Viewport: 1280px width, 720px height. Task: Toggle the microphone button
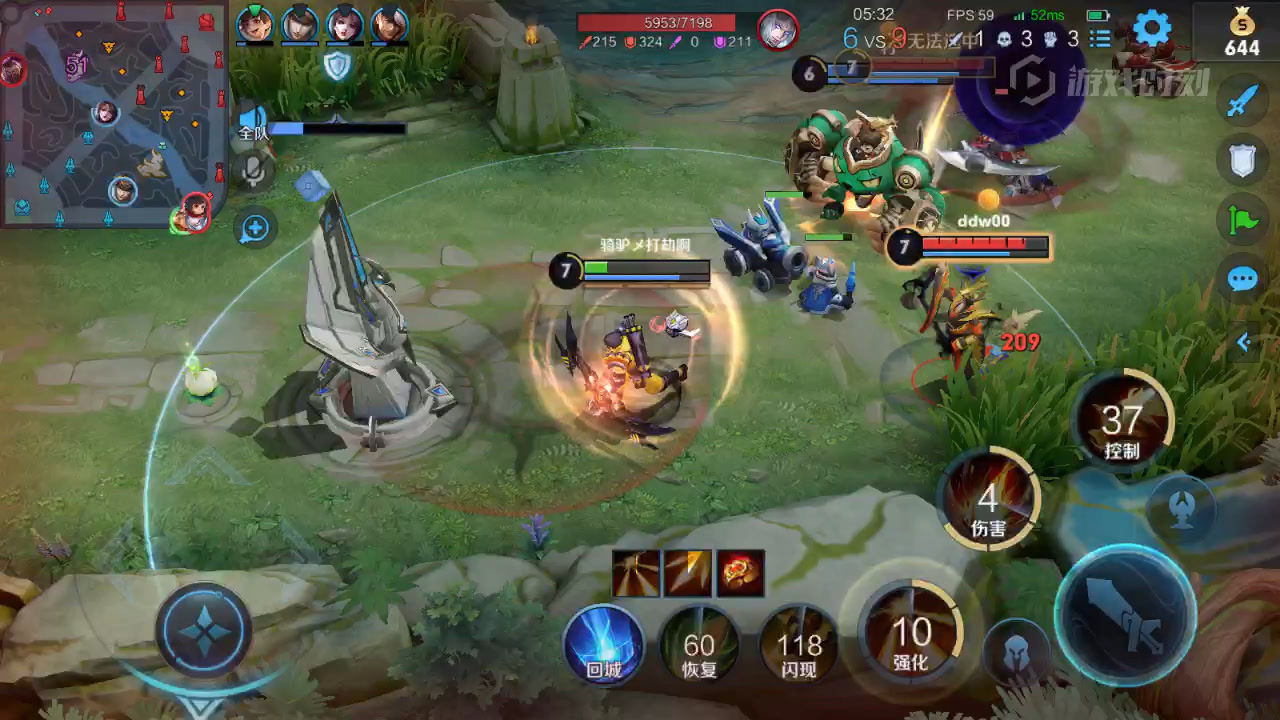point(254,172)
